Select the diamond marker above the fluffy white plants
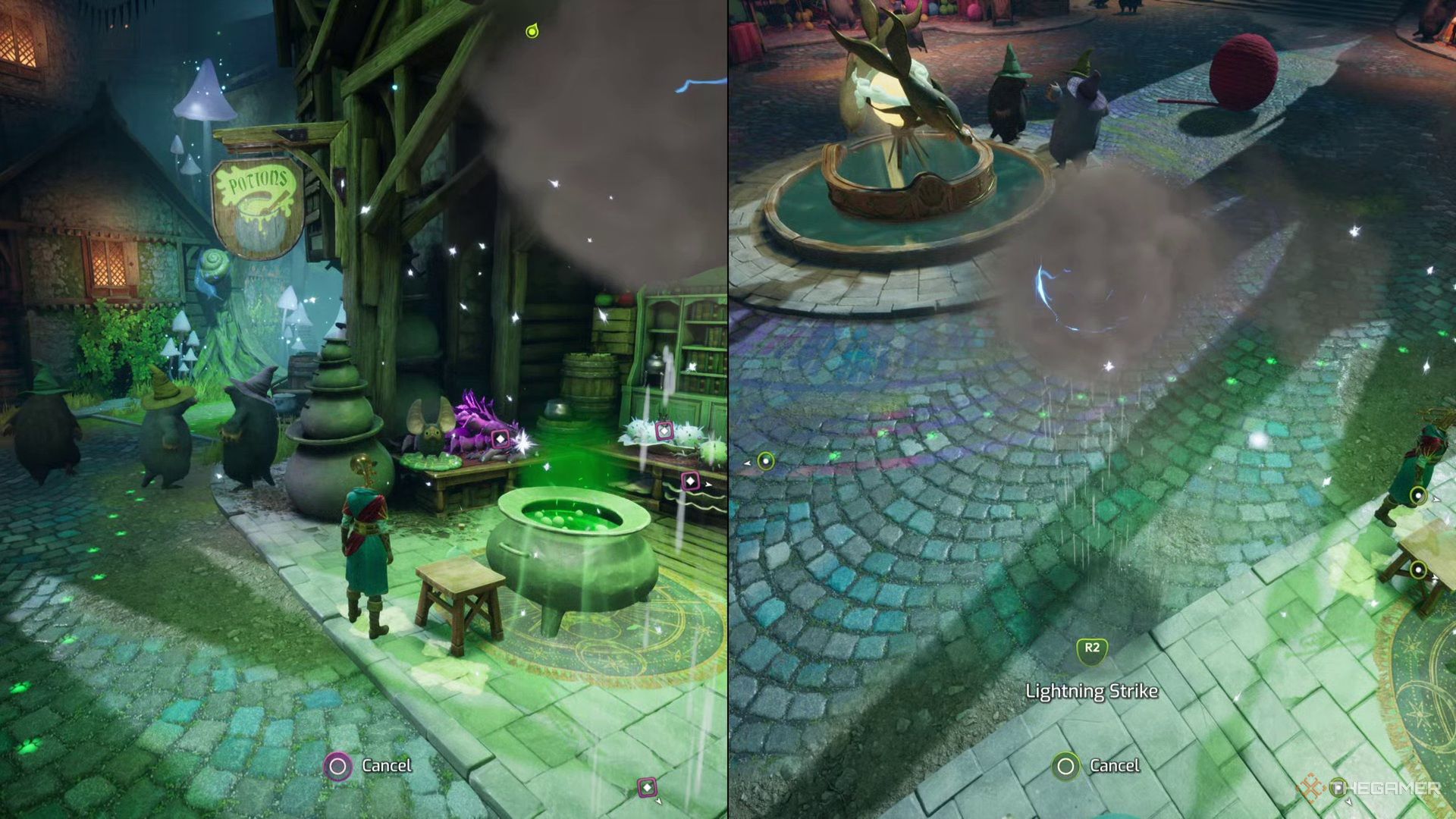Screen dimensions: 1456x819 coord(664,431)
